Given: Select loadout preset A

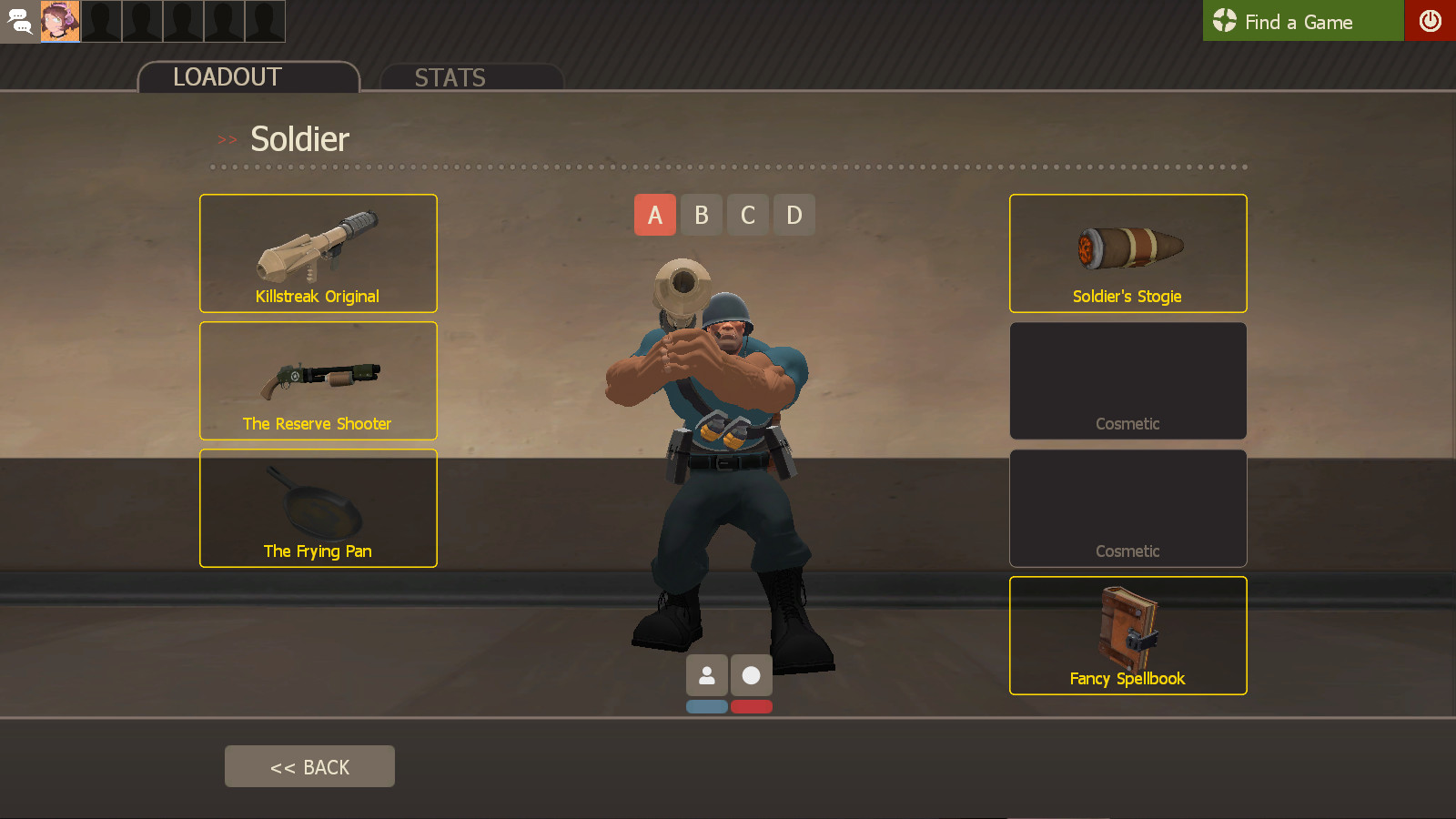Looking at the screenshot, I should point(655,215).
